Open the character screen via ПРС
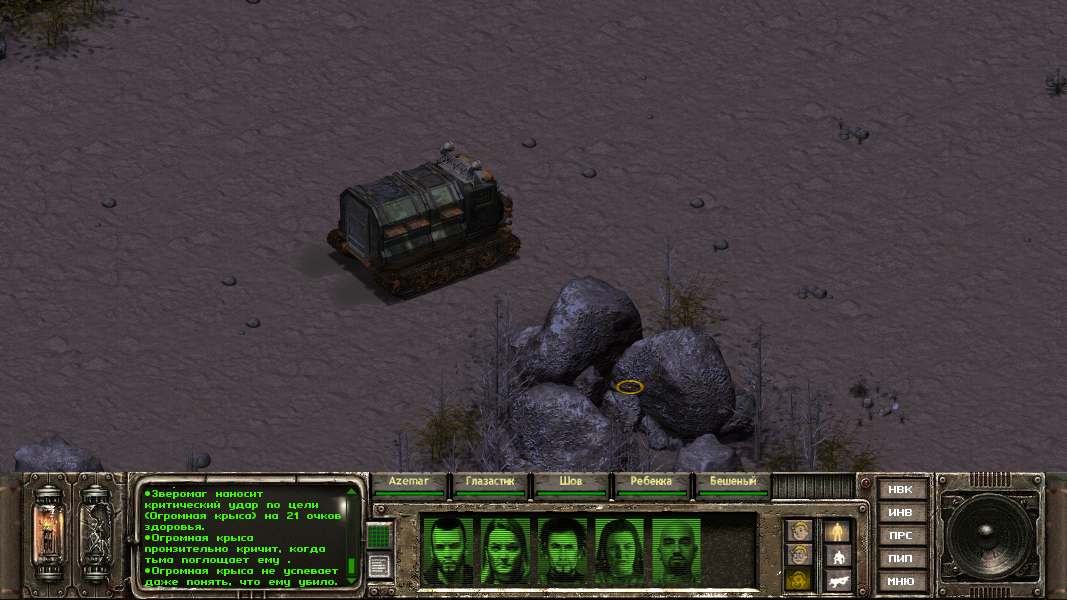Image resolution: width=1067 pixels, height=600 pixels. [900, 535]
